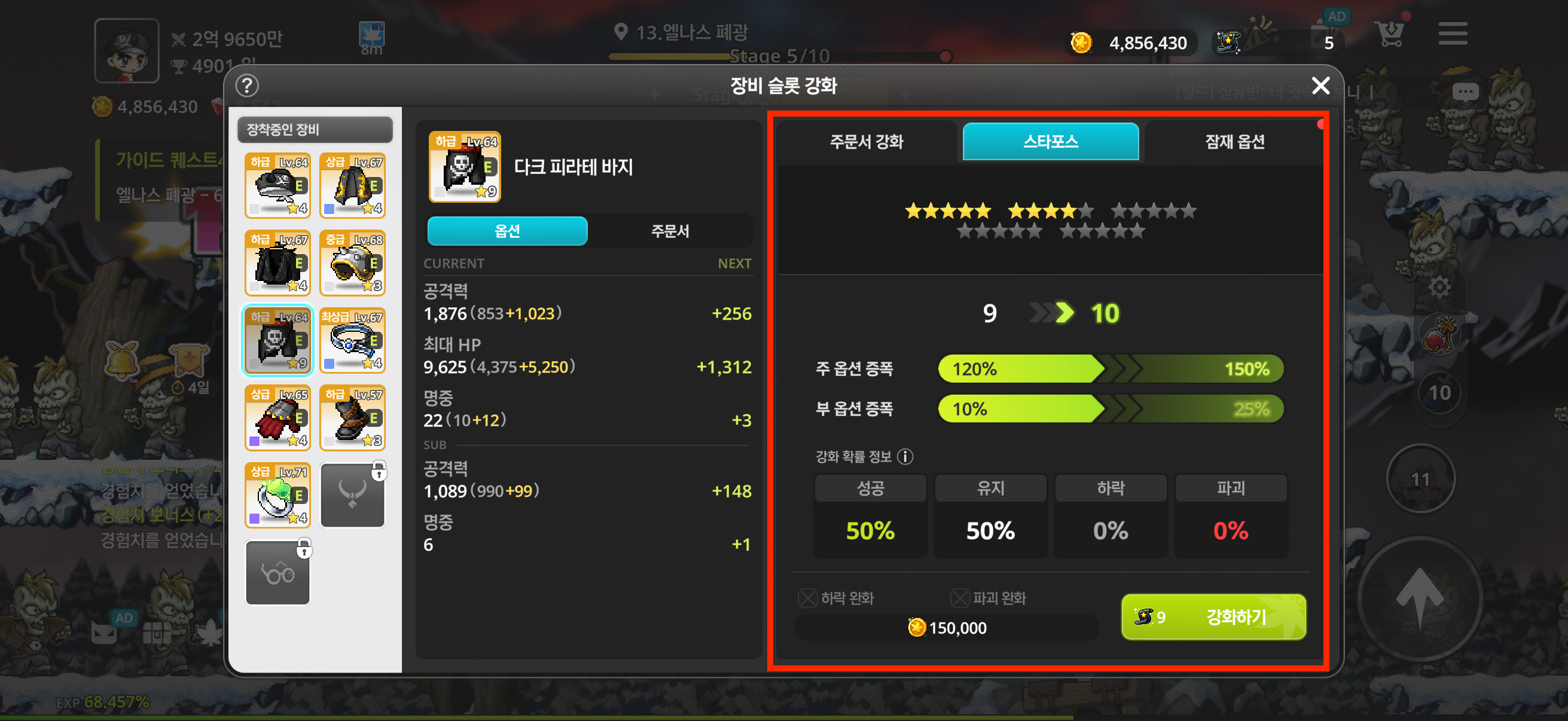The width and height of the screenshot is (1568, 721).
Task: Select the Lv.64 pirate hat equipment icon
Action: [277, 185]
